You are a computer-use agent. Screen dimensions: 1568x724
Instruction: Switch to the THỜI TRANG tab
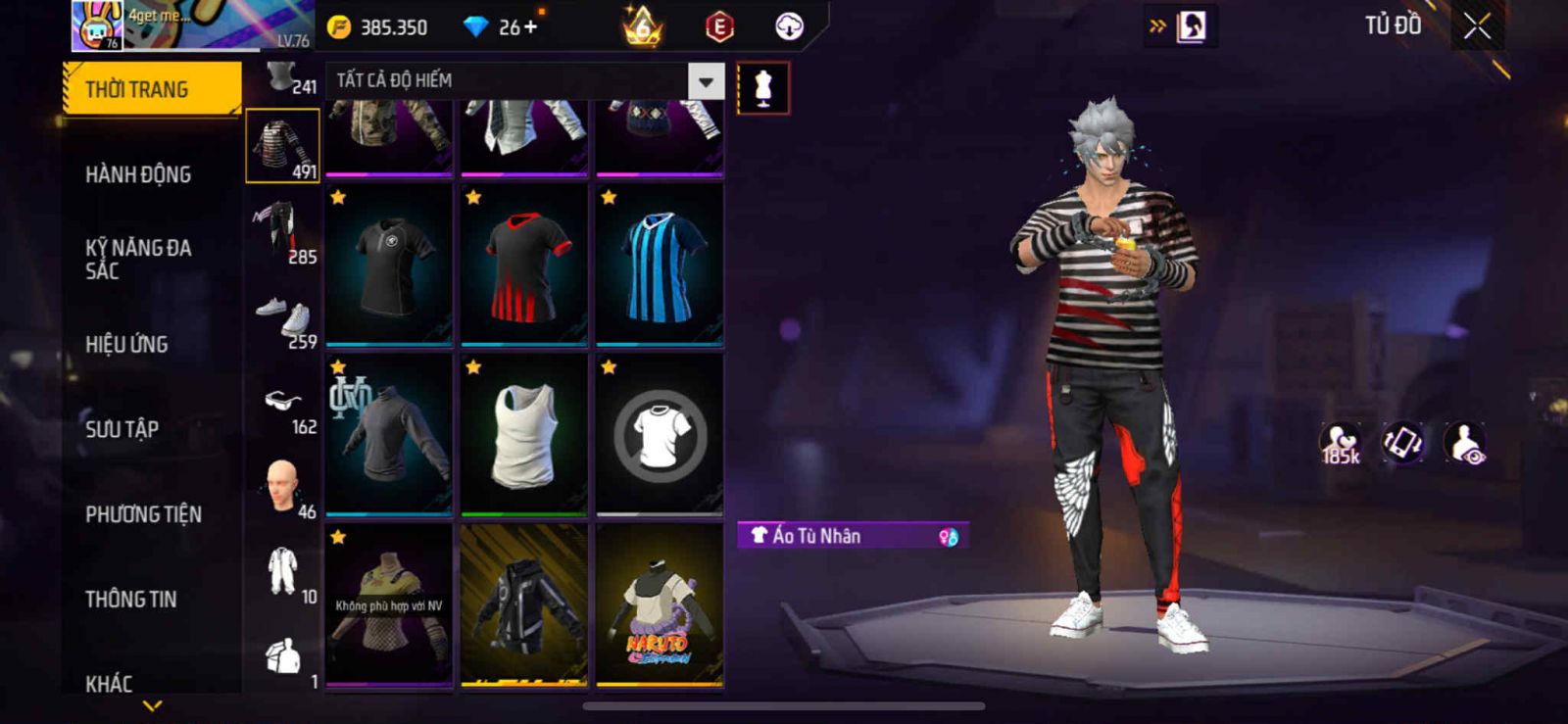[151, 89]
